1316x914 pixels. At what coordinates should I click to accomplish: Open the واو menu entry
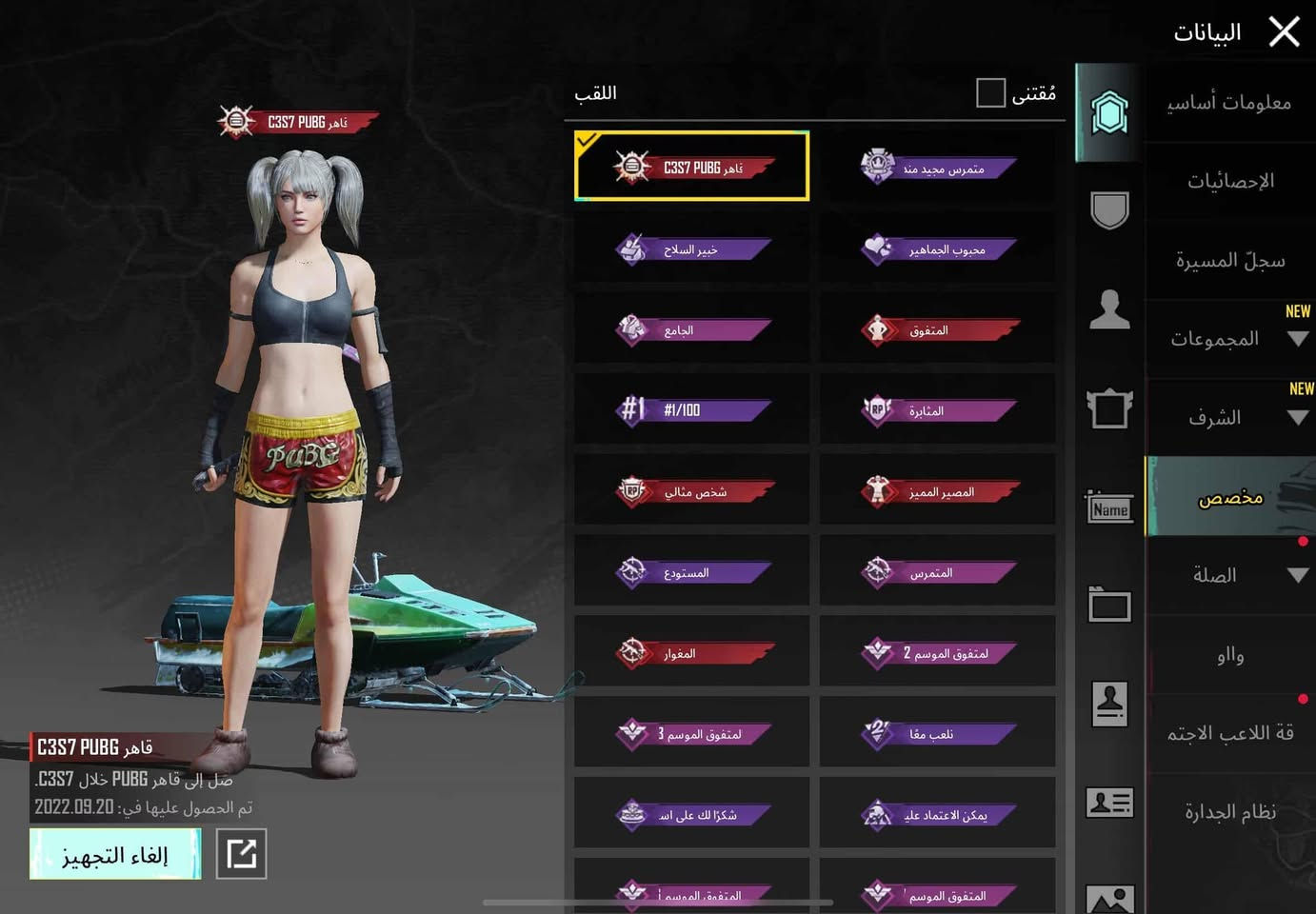coord(1229,654)
